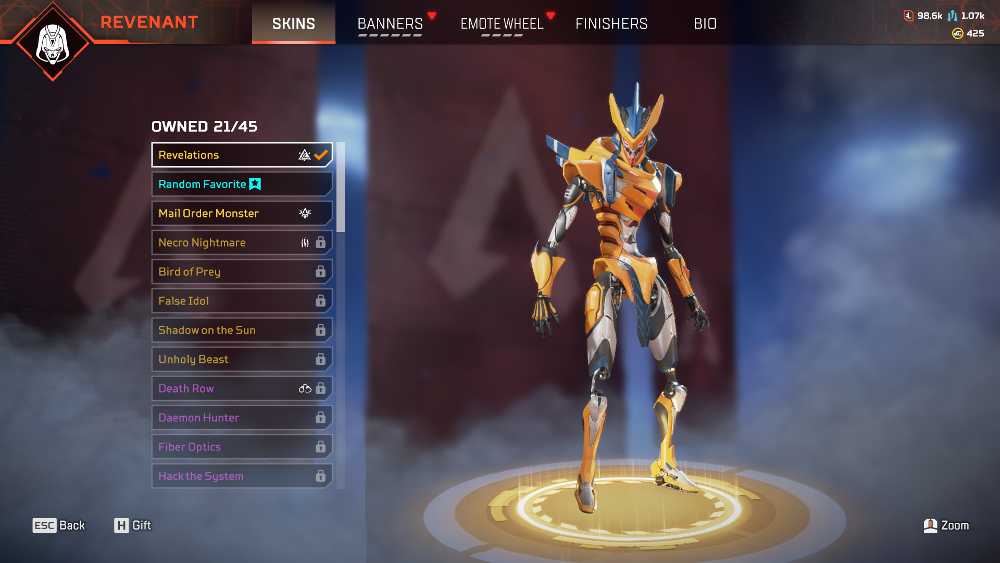The width and height of the screenshot is (1000, 563).
Task: Click the Revenant legend emblem icon
Action: 51,41
